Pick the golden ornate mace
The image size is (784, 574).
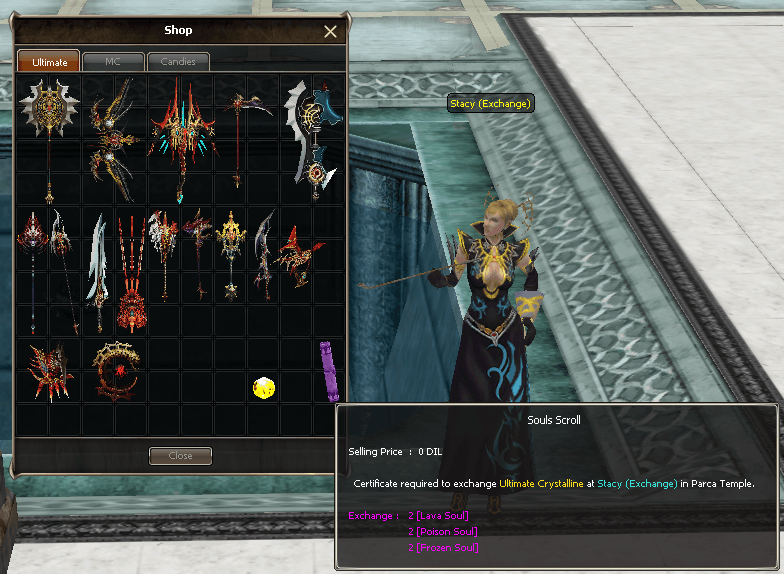pyautogui.click(x=231, y=253)
